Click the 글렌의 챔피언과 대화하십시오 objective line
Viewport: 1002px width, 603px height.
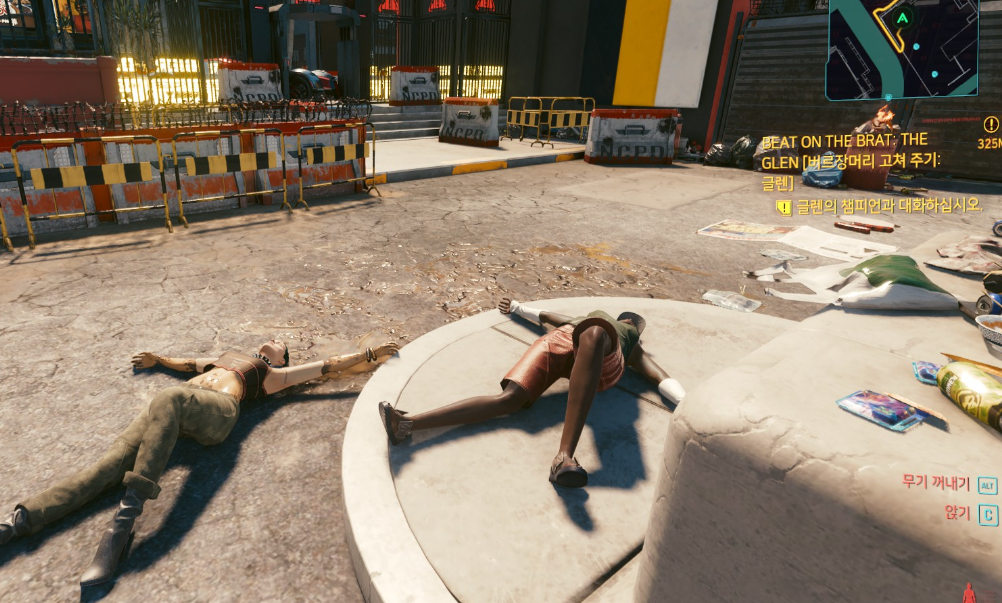[x=888, y=206]
